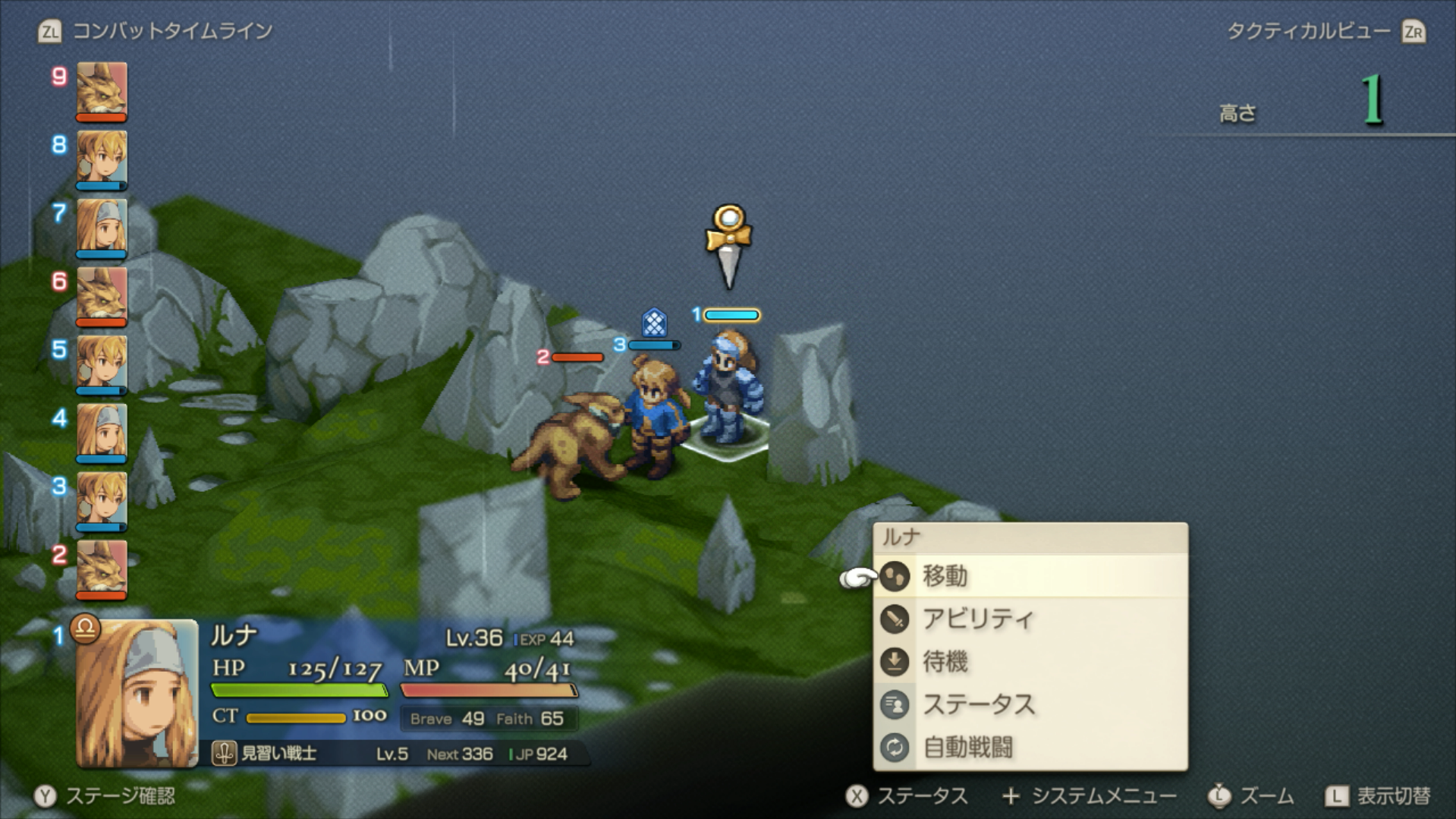Select turn 4 hooded unit portrait

click(102, 432)
